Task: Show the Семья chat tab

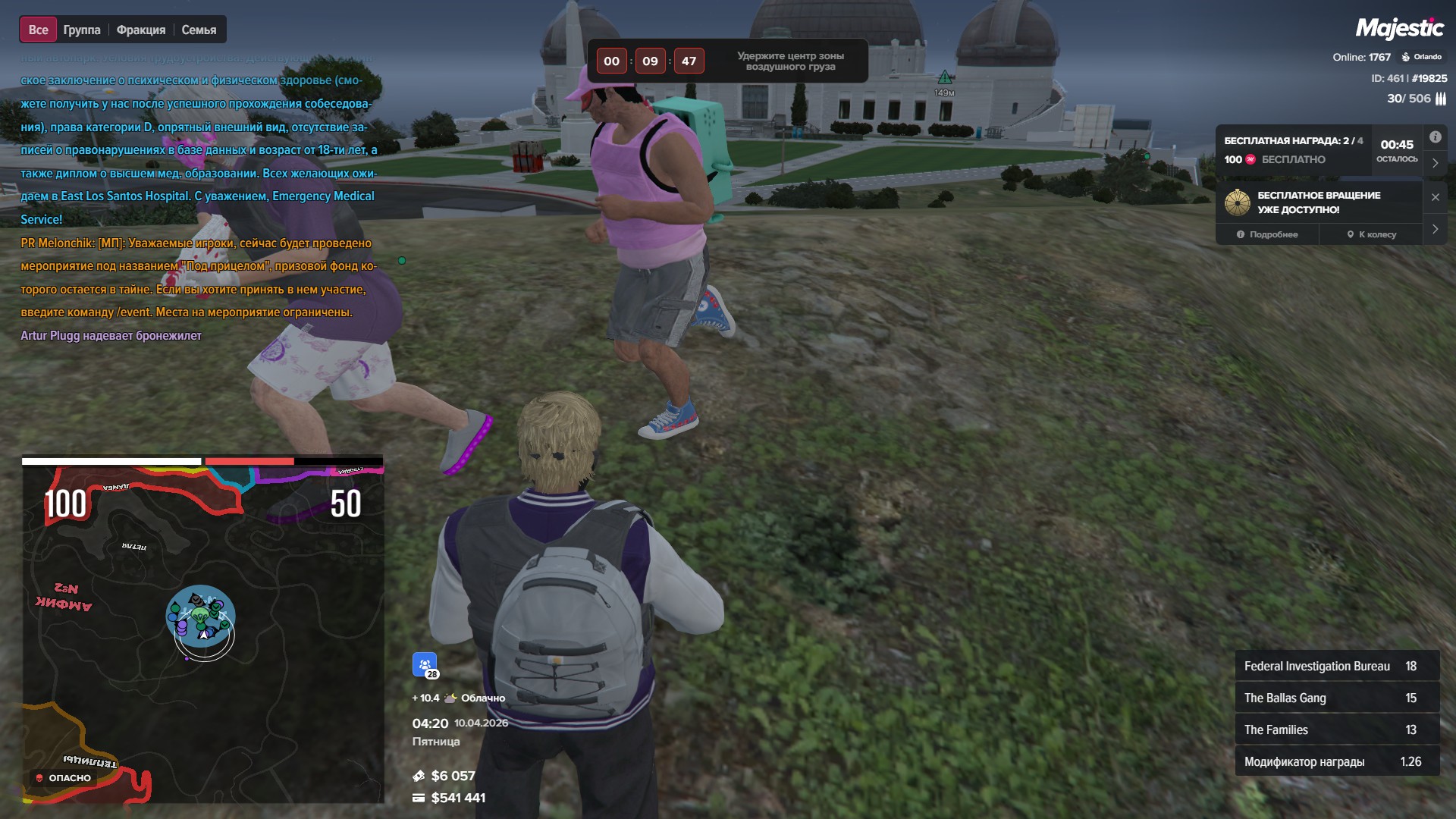Action: click(199, 30)
